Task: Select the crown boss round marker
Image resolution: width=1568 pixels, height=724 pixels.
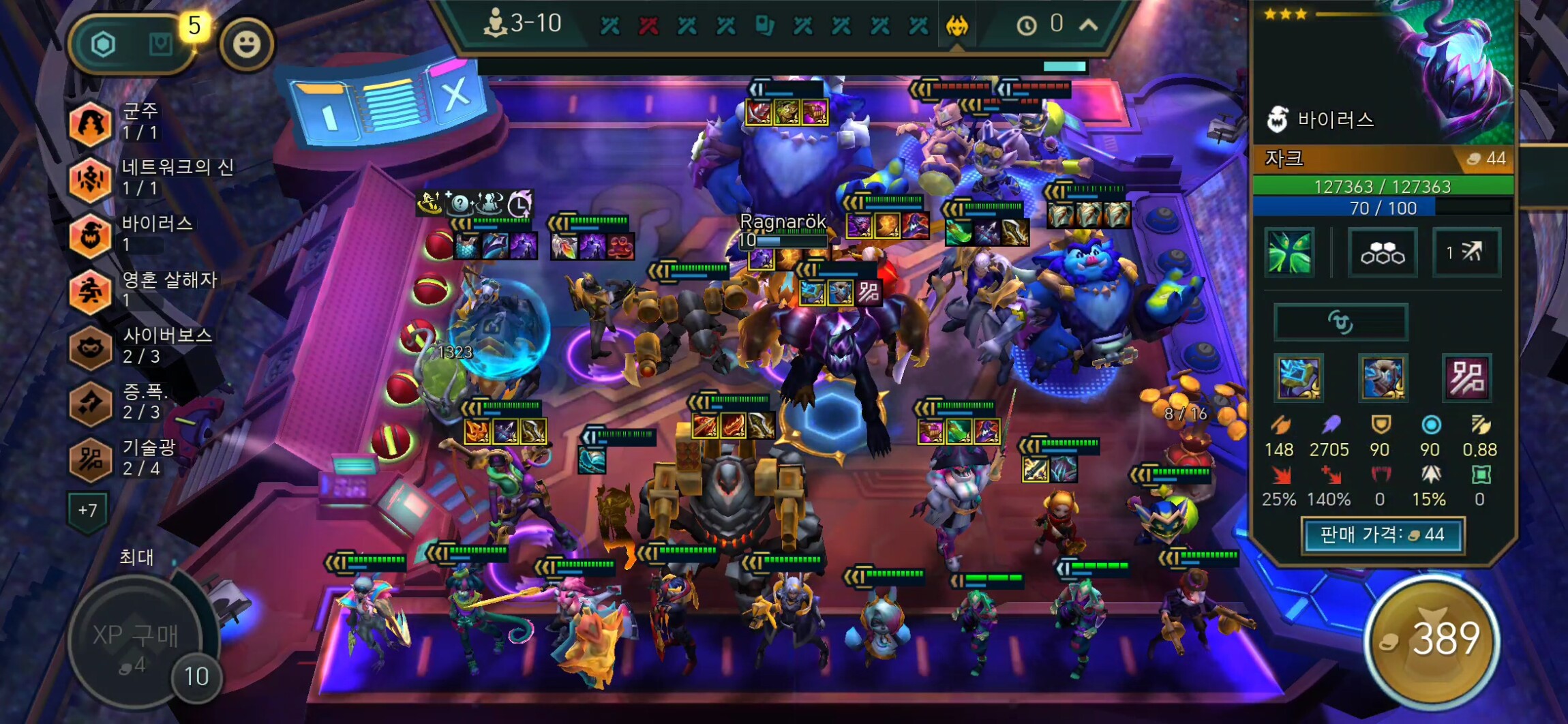Action: (x=957, y=26)
